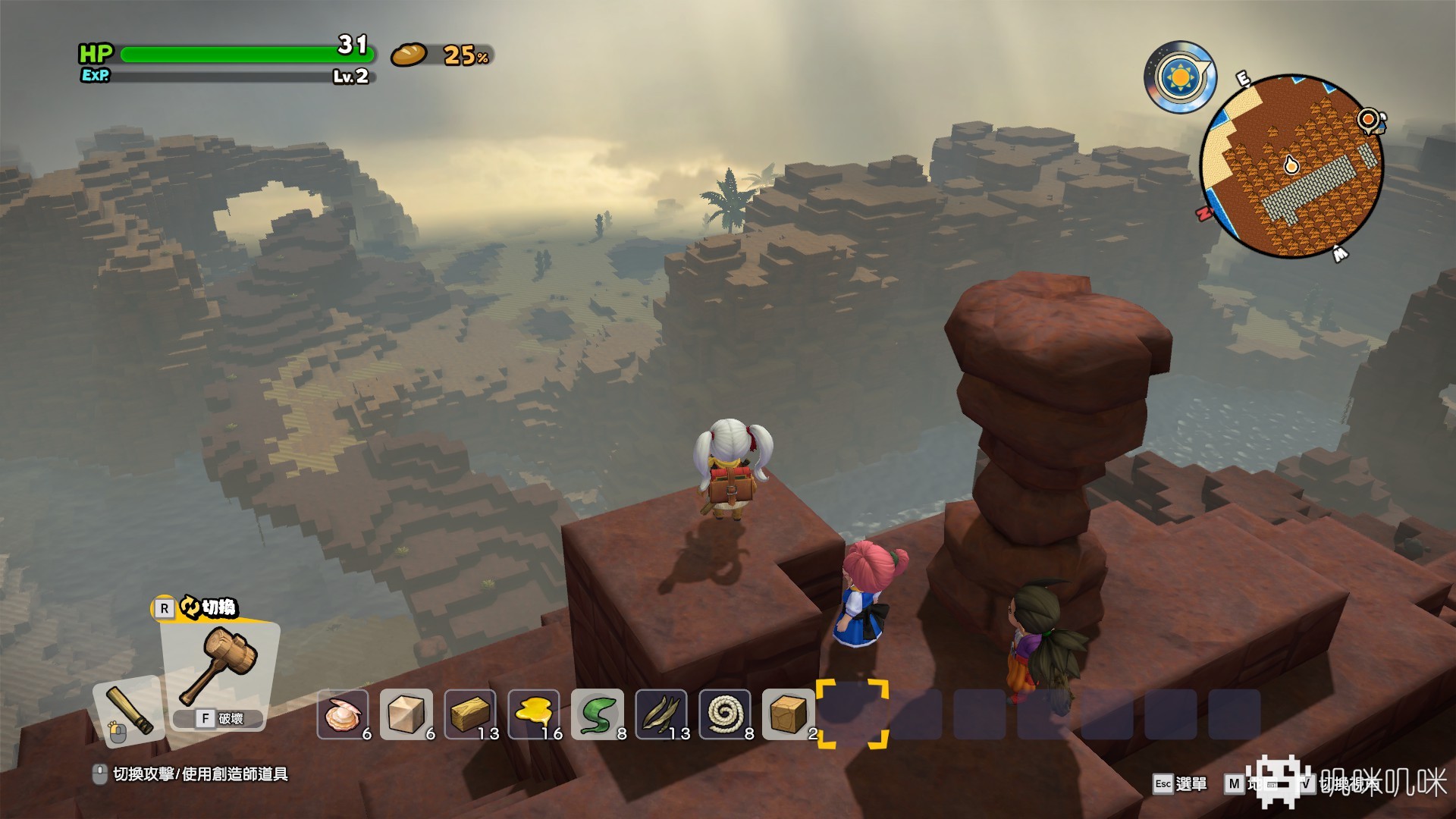The height and width of the screenshot is (819, 1456).
Task: Click the orange marker on the minimap
Action: point(1368,119)
